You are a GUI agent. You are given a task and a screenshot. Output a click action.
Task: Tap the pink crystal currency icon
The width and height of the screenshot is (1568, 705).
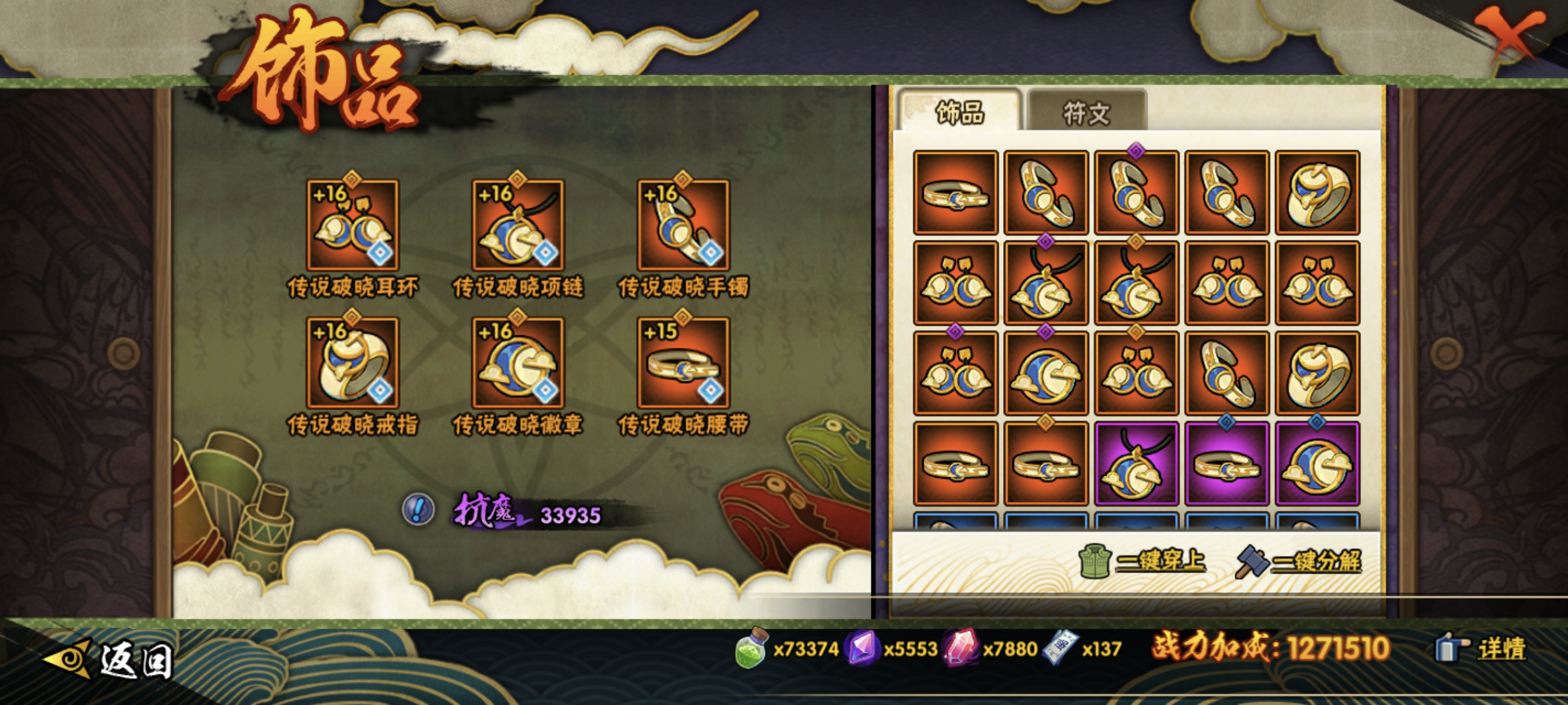[960, 648]
